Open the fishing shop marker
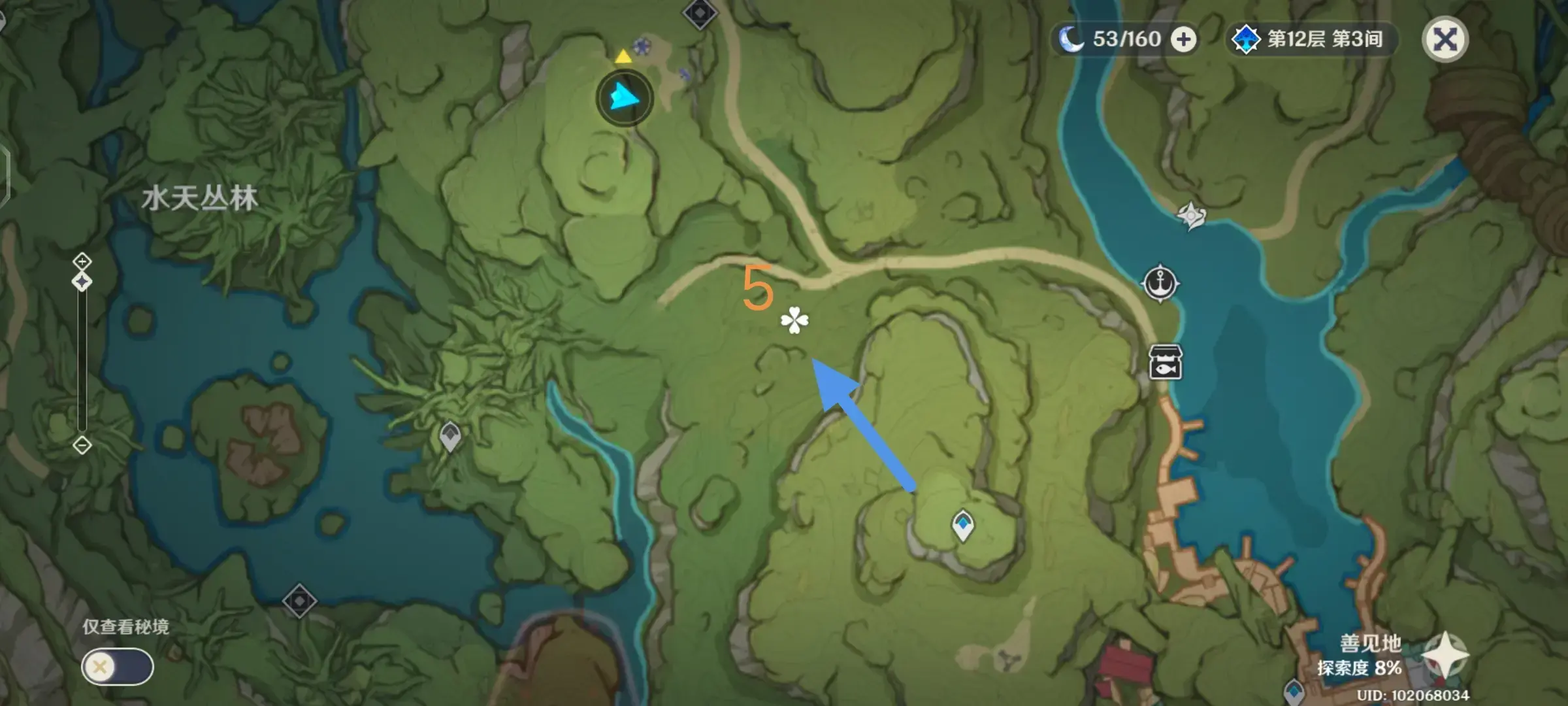This screenshot has width=1568, height=706. 1165,363
